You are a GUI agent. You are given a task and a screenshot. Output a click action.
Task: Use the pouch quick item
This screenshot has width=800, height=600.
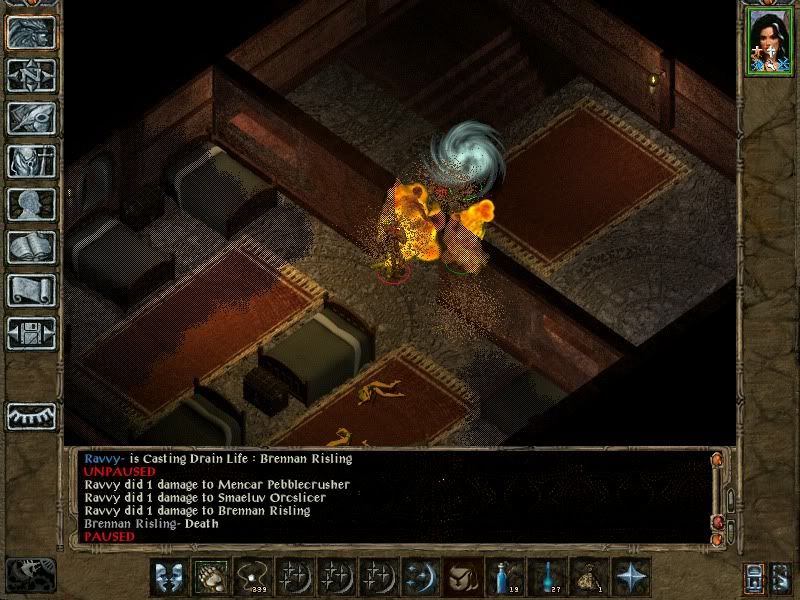[x=587, y=577]
